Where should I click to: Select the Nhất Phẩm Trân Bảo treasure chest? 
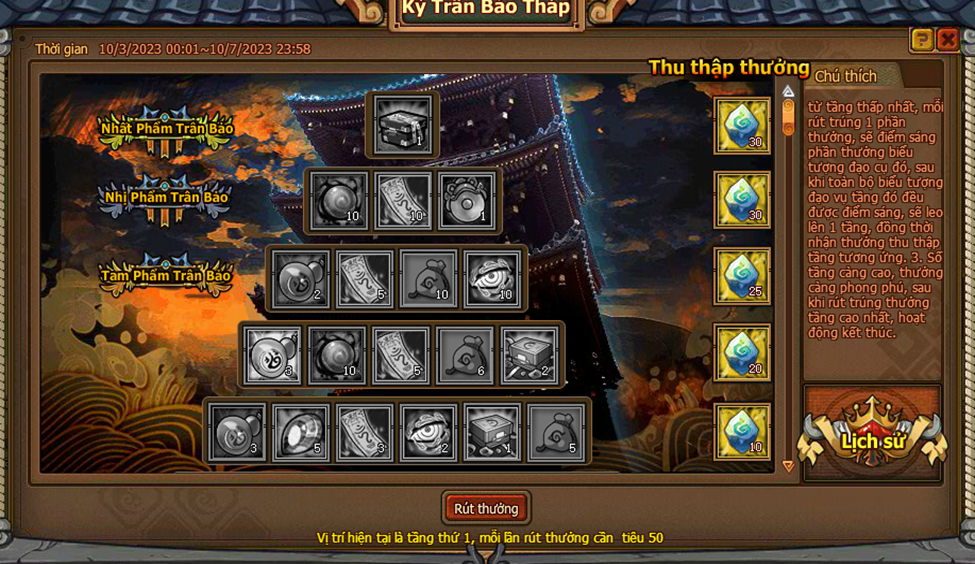pos(404,125)
